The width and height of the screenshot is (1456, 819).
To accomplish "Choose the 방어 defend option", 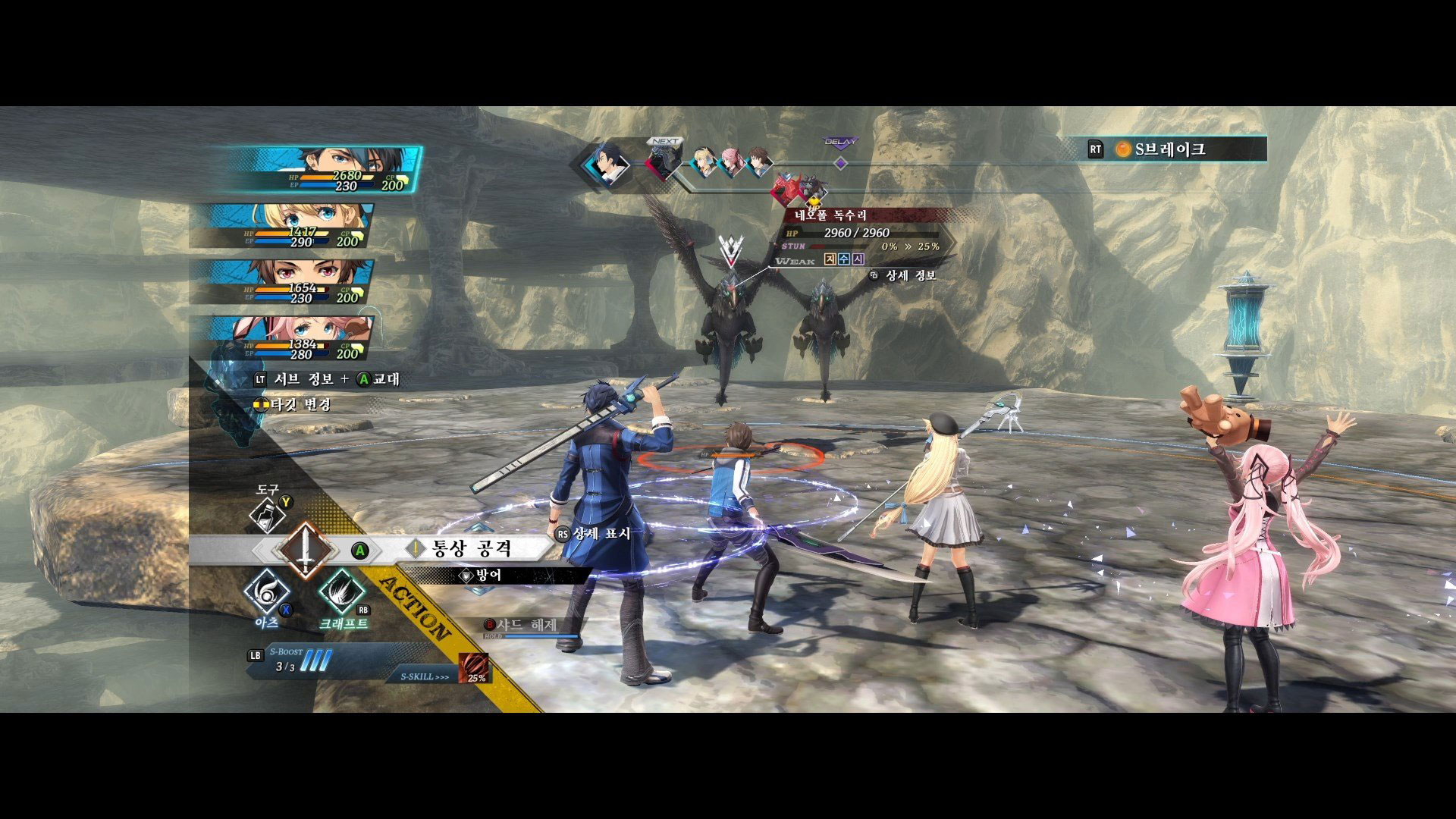I will point(489,576).
